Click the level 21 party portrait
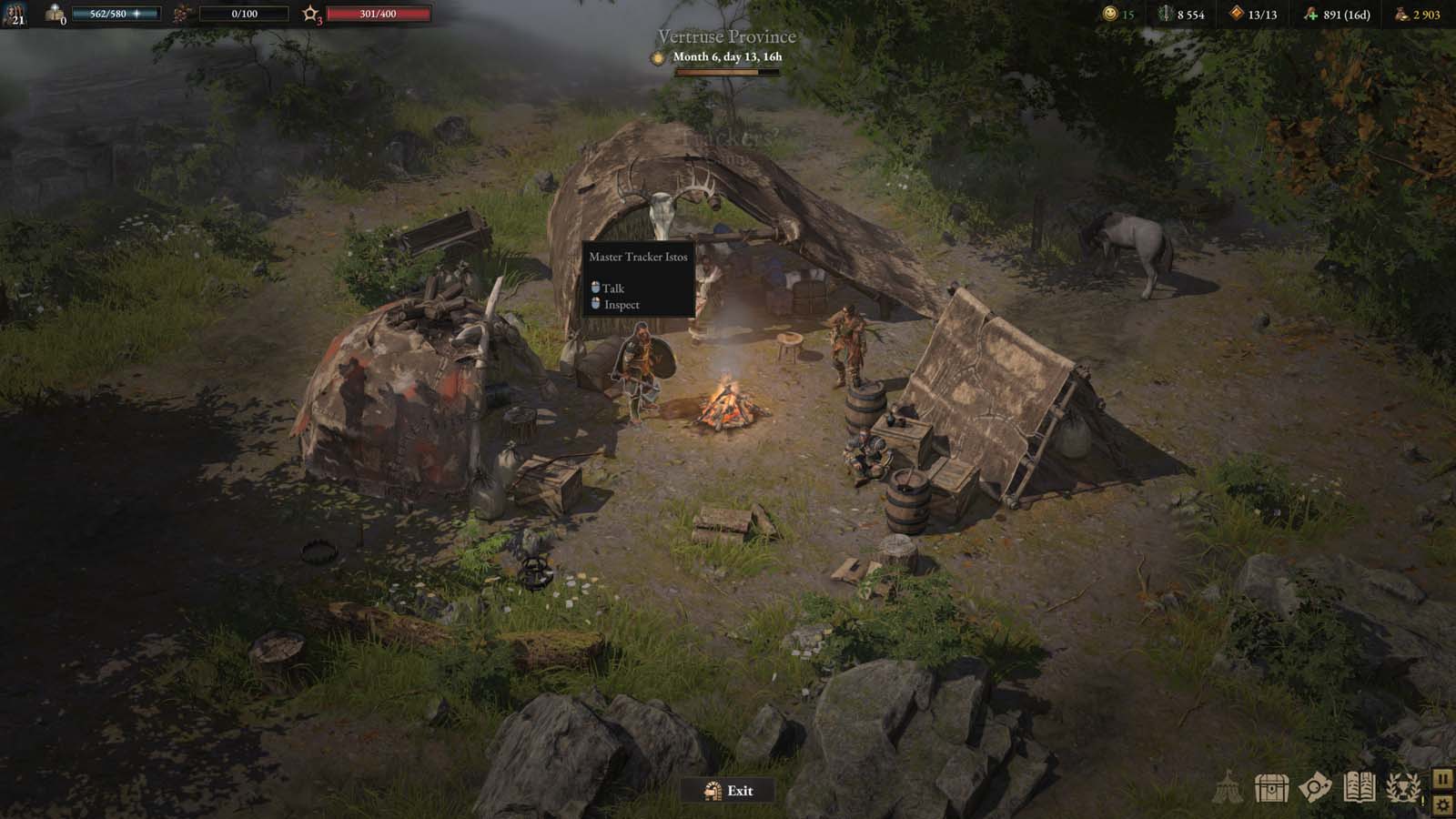Viewport: 1456px width, 819px height. [15, 14]
